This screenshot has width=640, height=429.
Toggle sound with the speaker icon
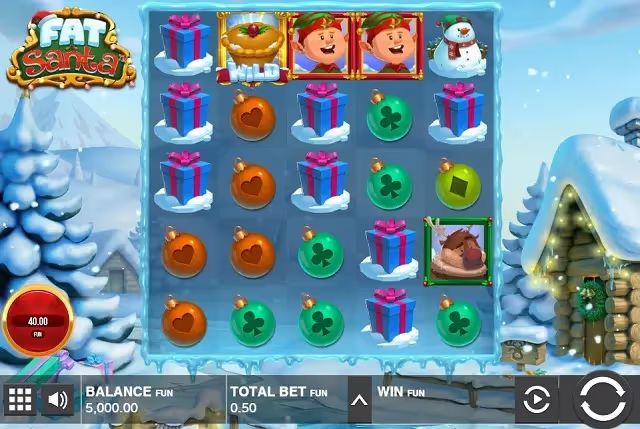pyautogui.click(x=59, y=402)
